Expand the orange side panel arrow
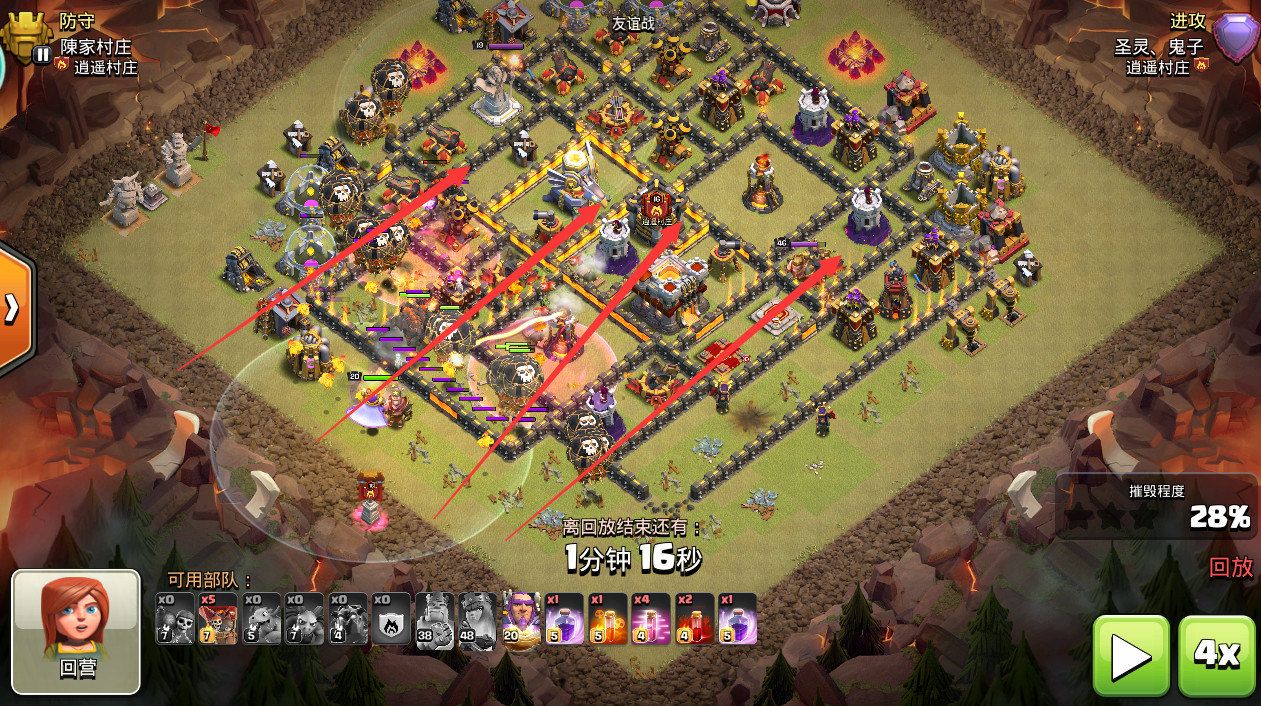 coord(14,308)
